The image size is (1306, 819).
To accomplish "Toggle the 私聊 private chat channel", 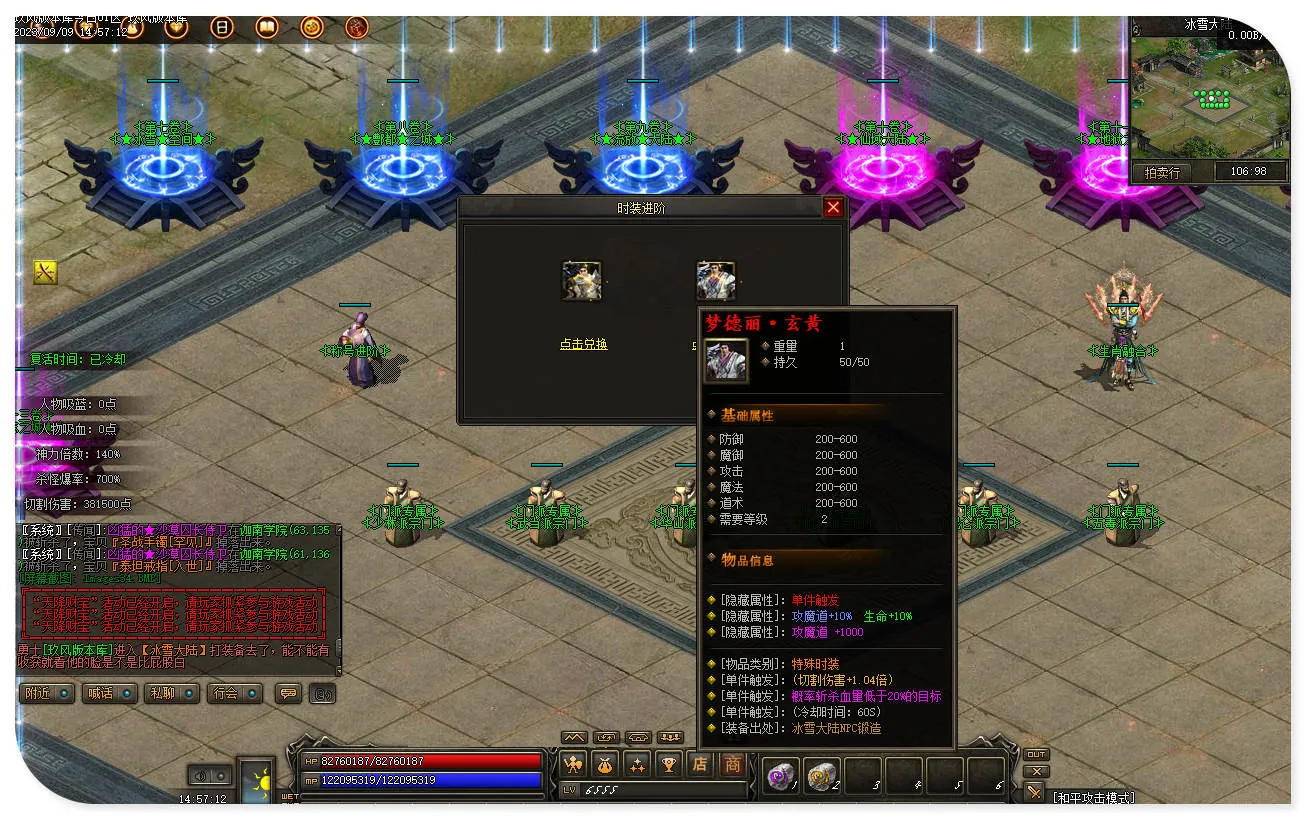I will point(172,693).
